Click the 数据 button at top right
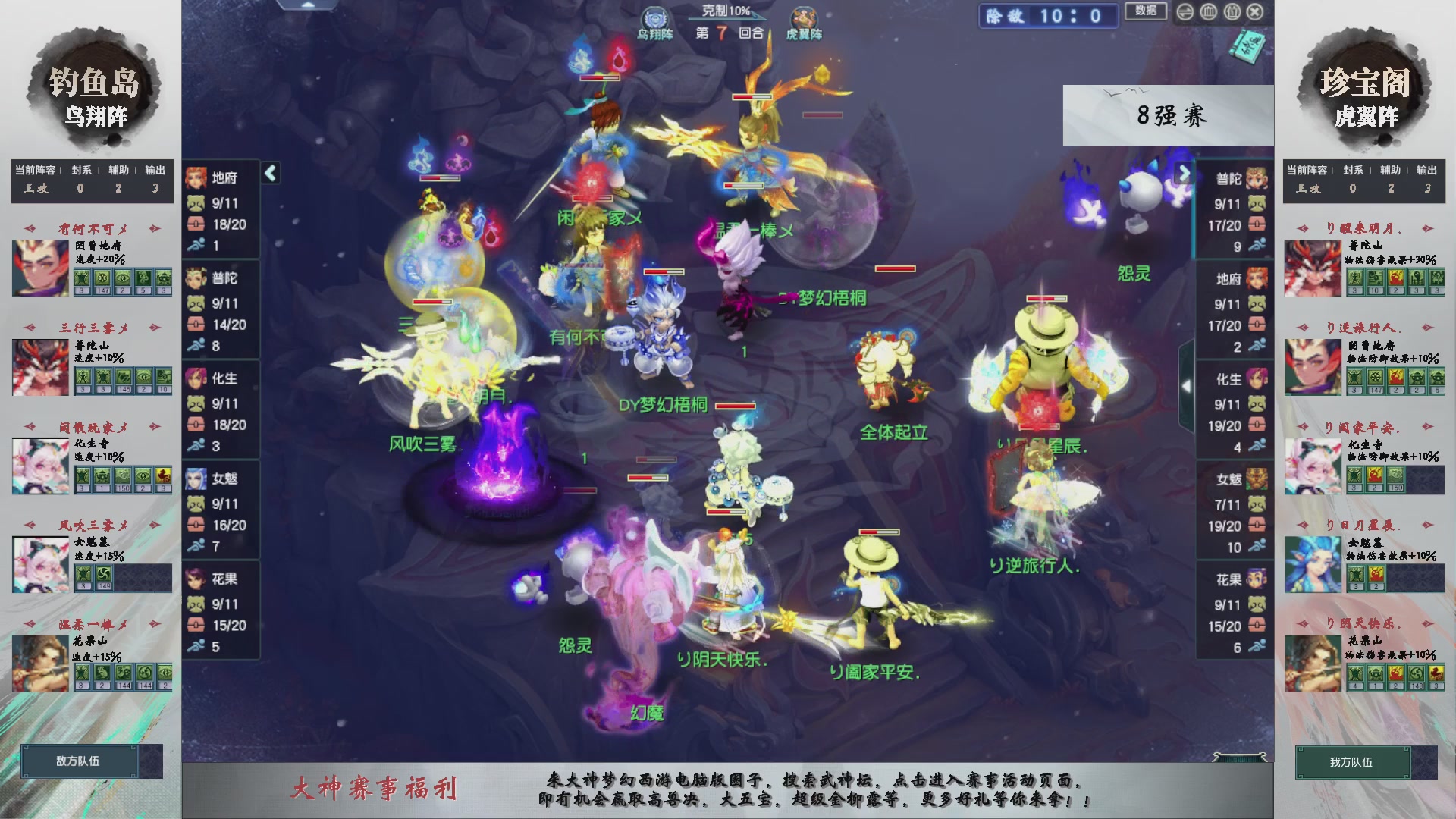This screenshot has height=819, width=1456. [1147, 11]
